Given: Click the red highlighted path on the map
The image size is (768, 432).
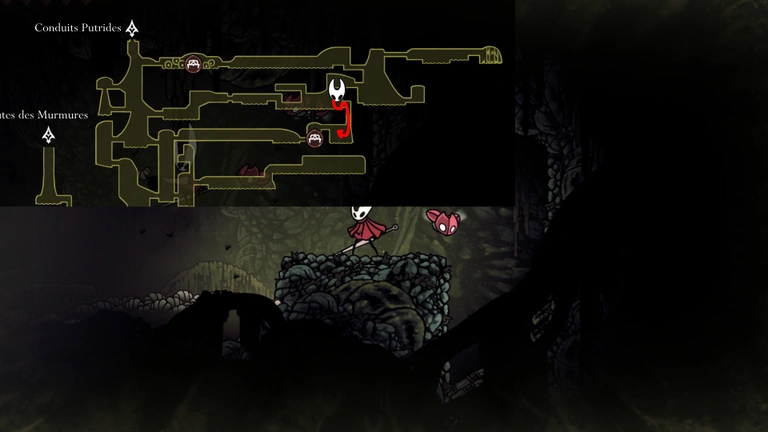Looking at the screenshot, I should pyautogui.click(x=346, y=120).
